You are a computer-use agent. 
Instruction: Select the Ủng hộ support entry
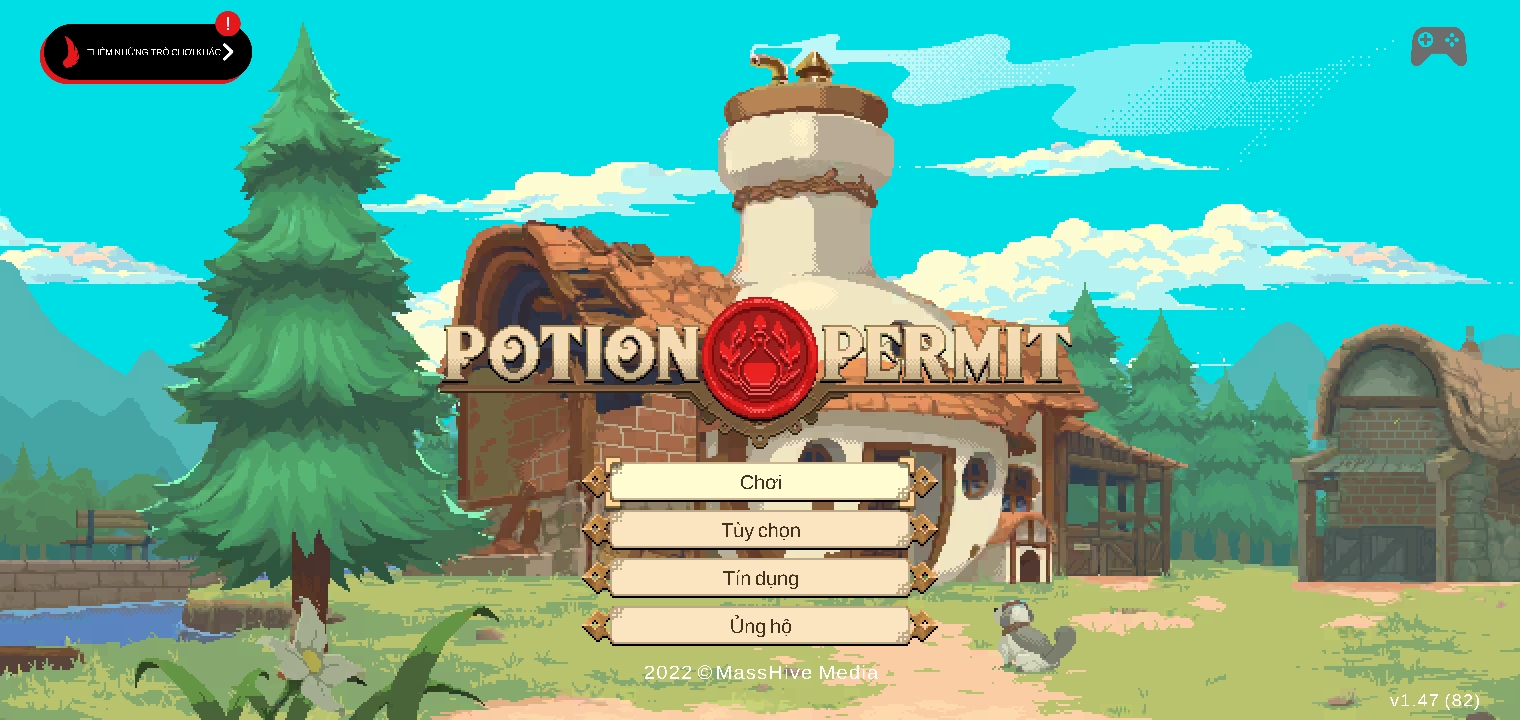click(760, 627)
